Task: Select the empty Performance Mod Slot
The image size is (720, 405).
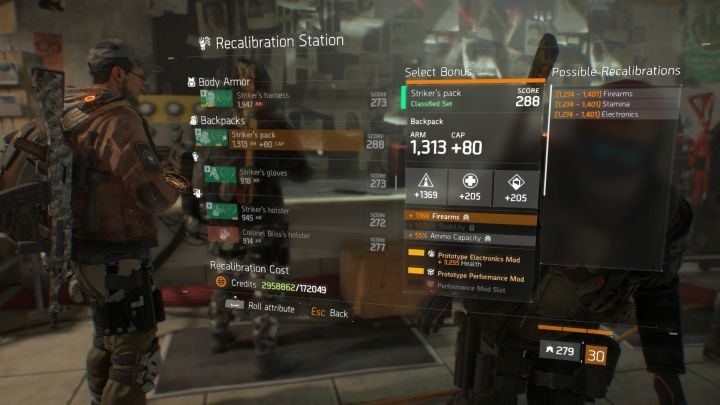Action: click(x=472, y=285)
